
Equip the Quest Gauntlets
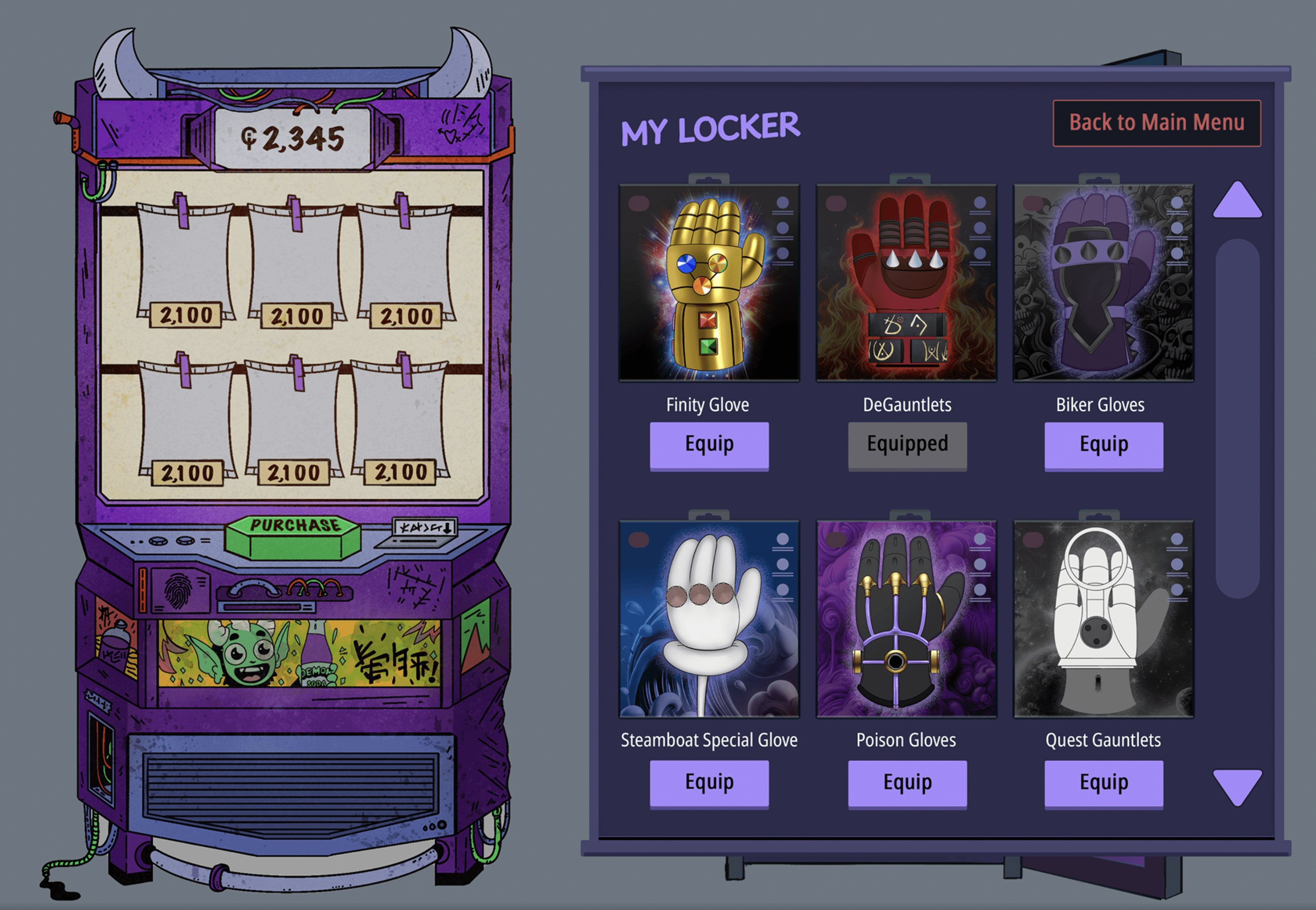pyautogui.click(x=1103, y=783)
